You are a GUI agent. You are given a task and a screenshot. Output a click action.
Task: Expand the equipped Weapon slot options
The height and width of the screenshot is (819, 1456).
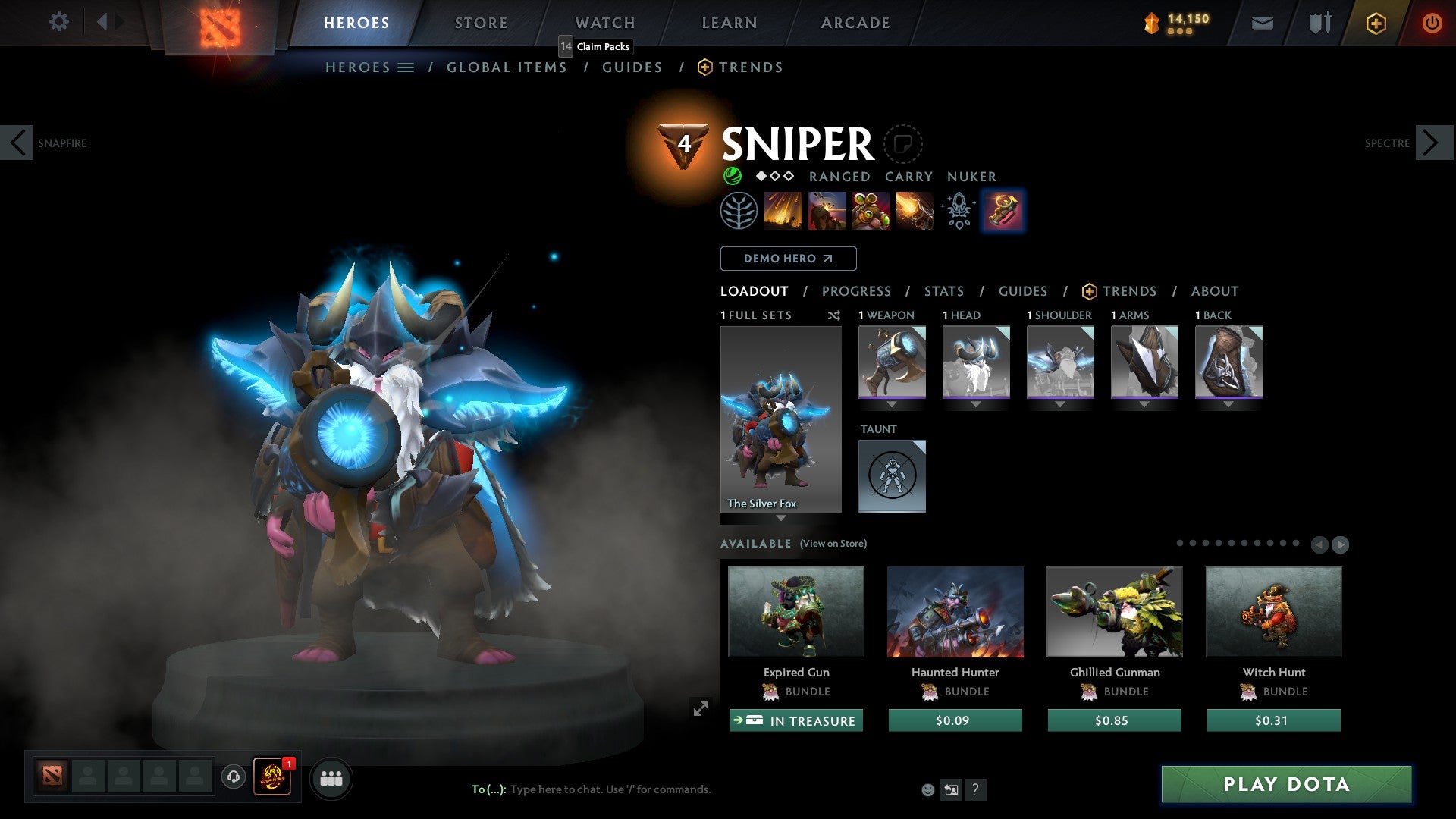pos(892,404)
